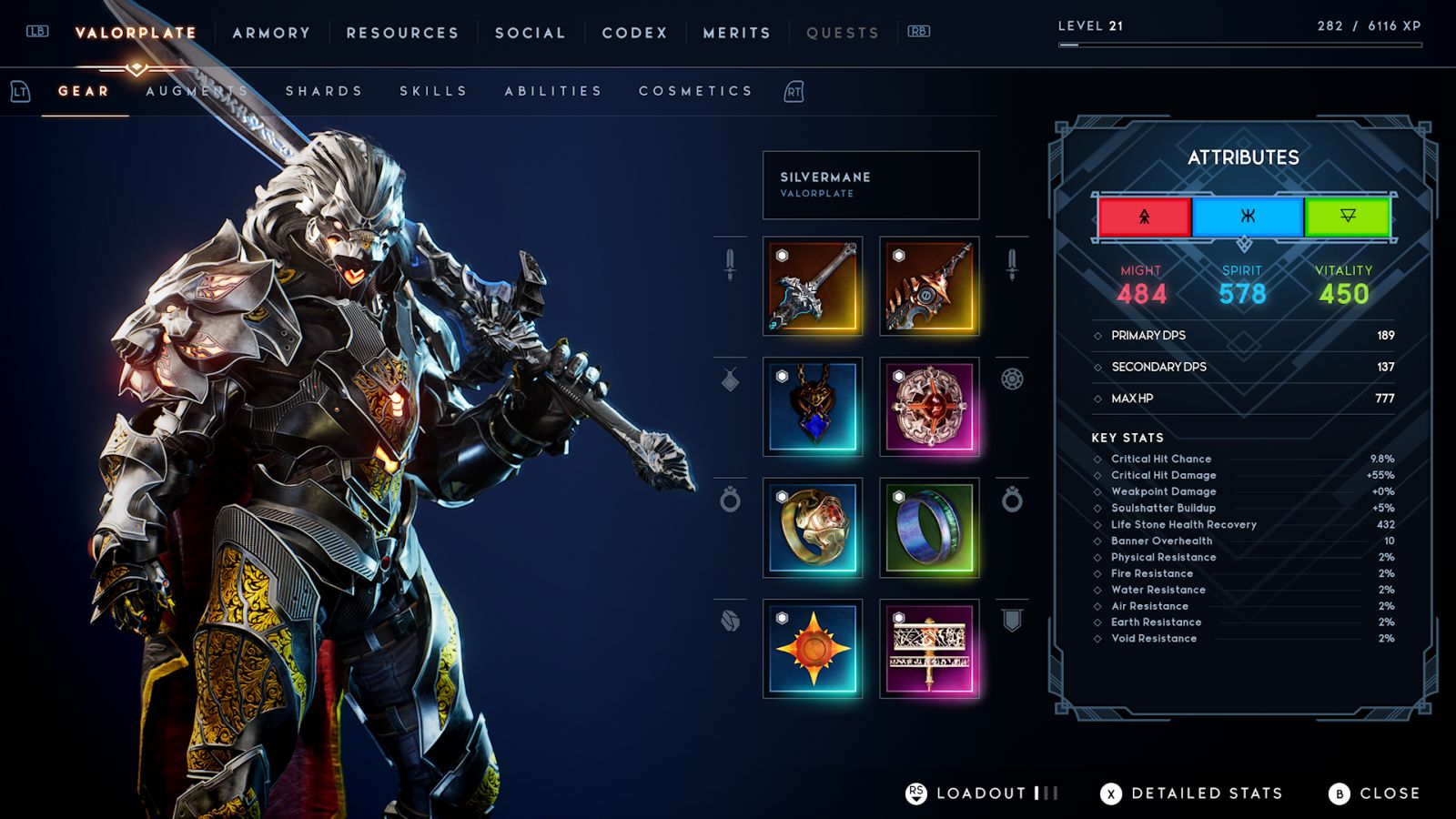This screenshot has height=819, width=1456.
Task: Show the Skills sub-tab
Action: (433, 91)
